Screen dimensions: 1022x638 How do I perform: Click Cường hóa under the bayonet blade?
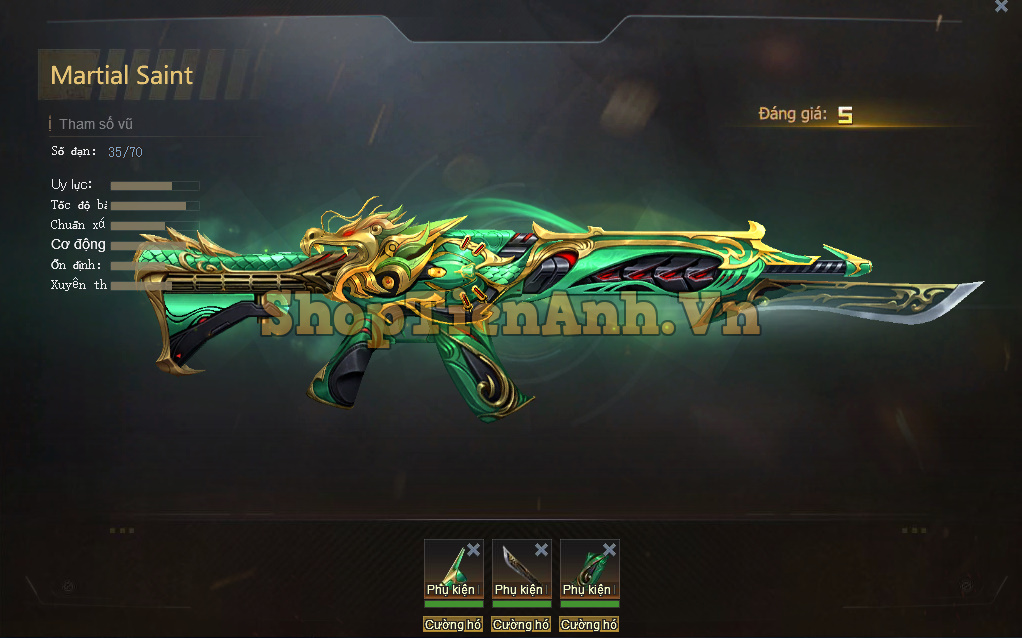point(521,625)
